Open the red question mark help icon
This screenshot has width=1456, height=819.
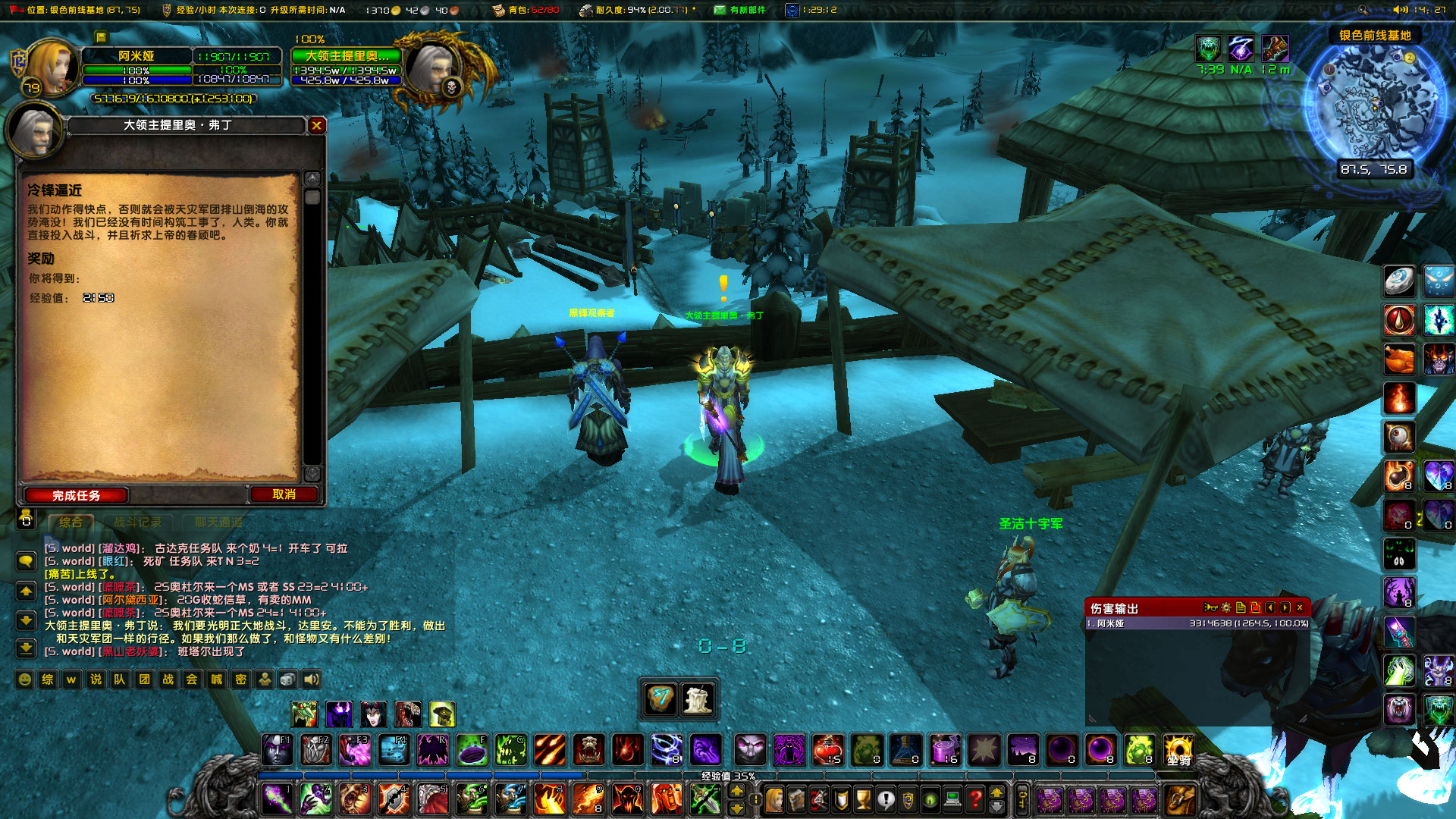(974, 800)
